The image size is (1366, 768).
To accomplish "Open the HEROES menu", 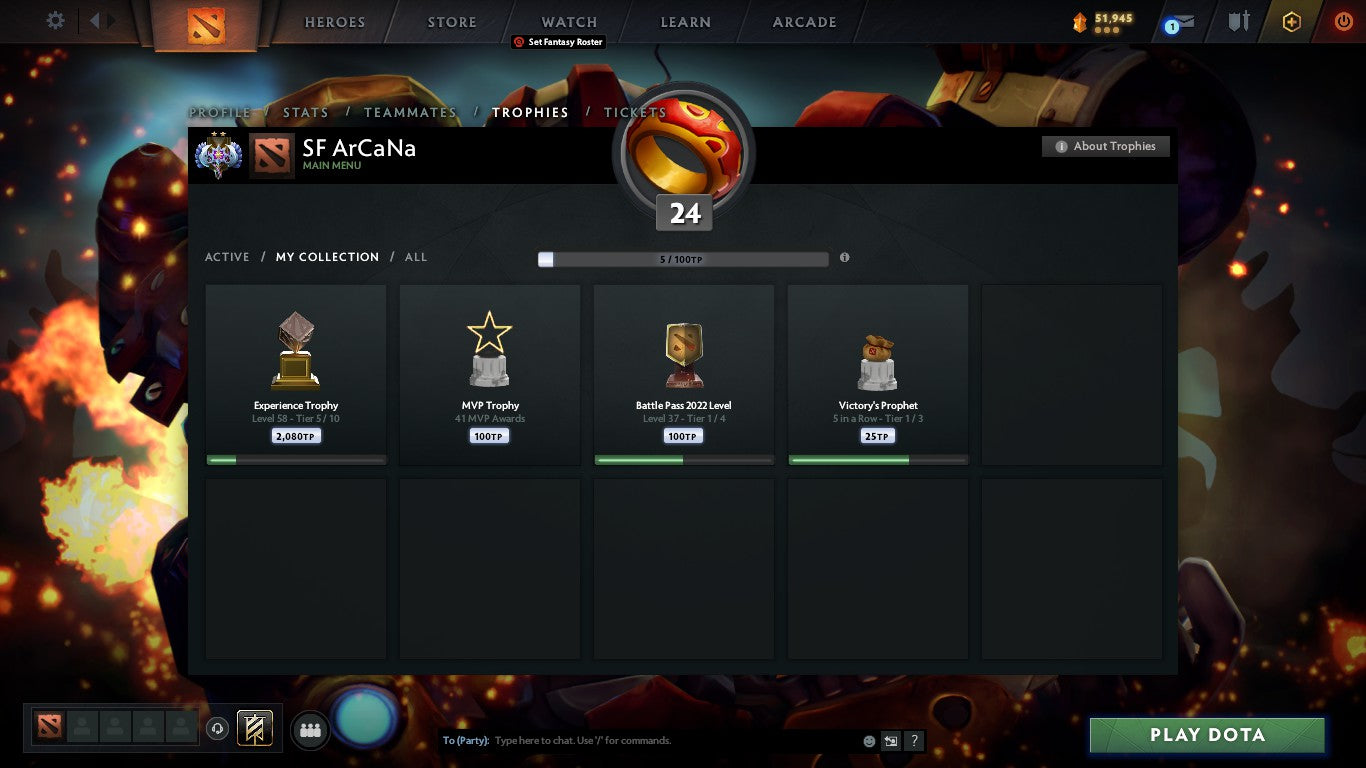I will click(334, 21).
